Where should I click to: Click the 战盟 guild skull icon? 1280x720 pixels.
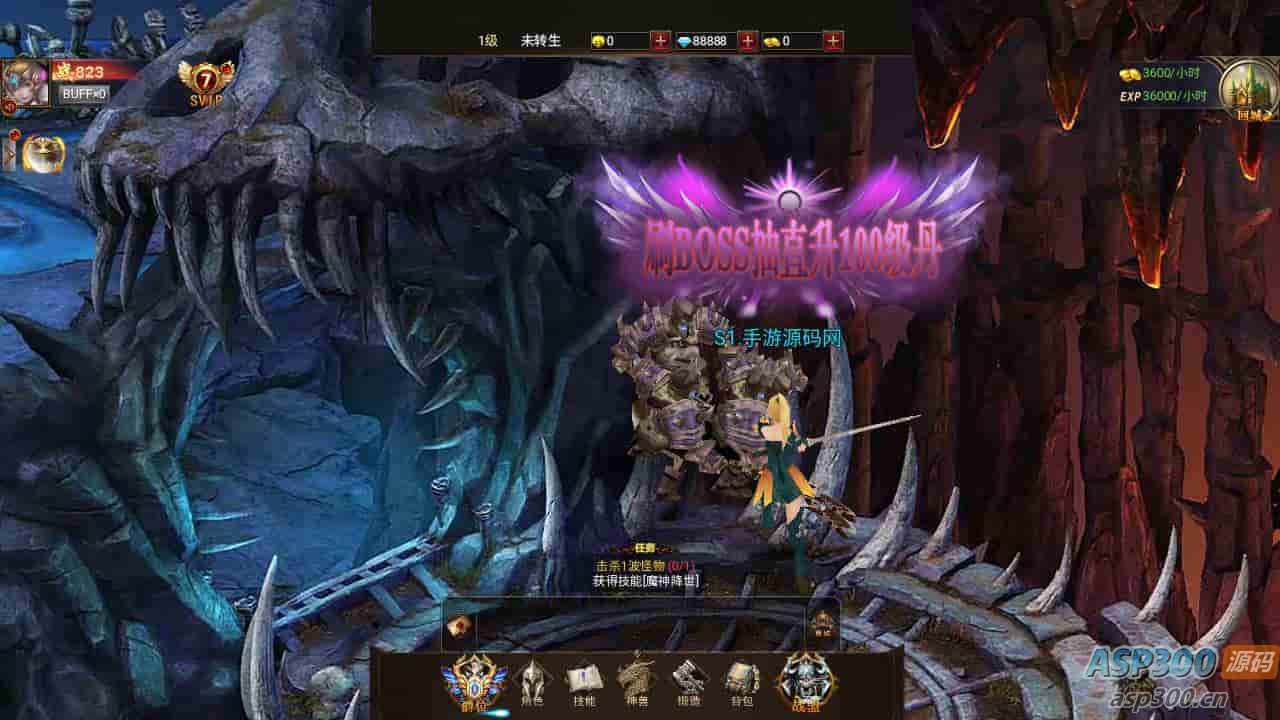805,680
